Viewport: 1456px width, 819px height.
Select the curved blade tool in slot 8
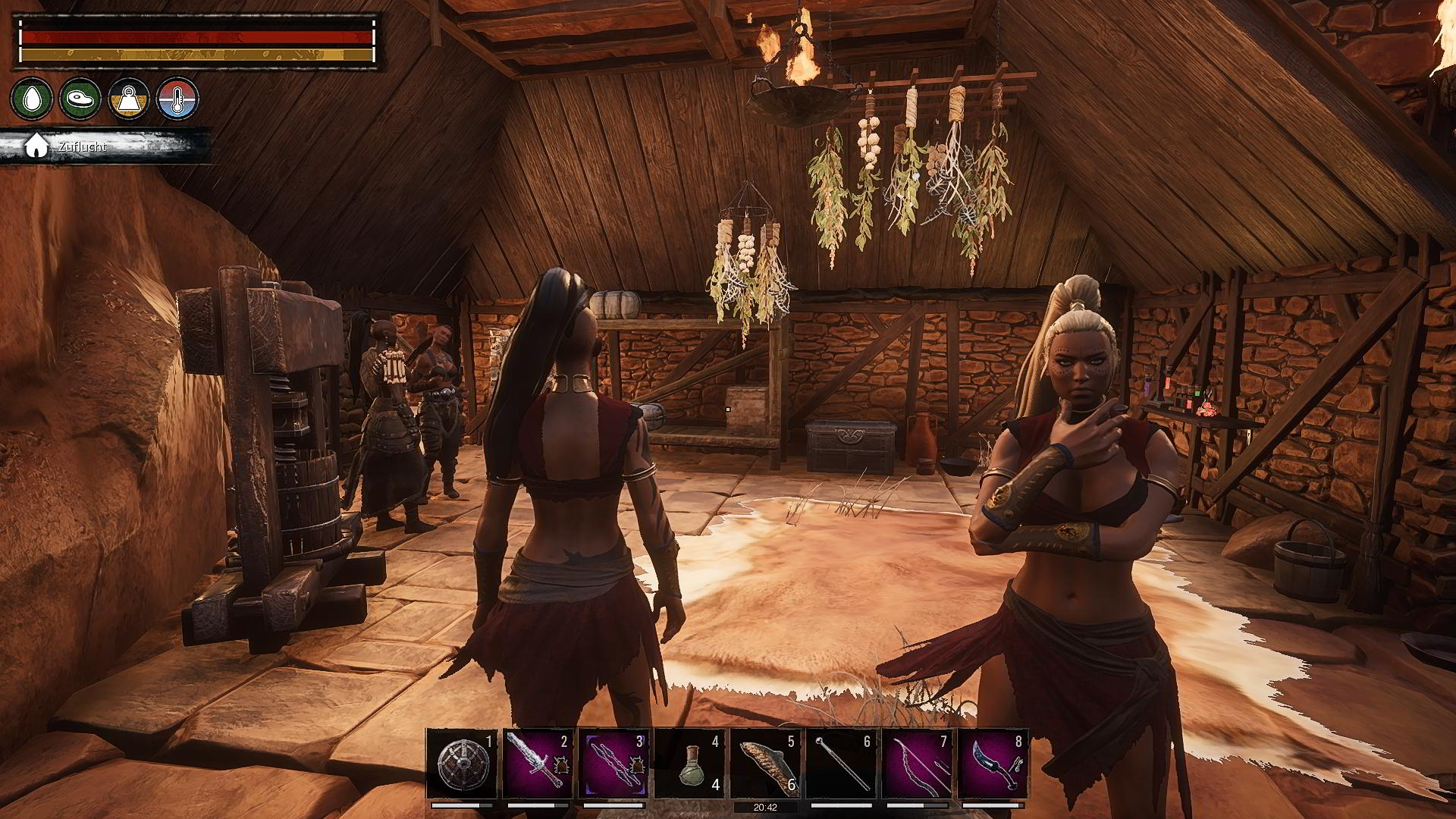click(993, 764)
